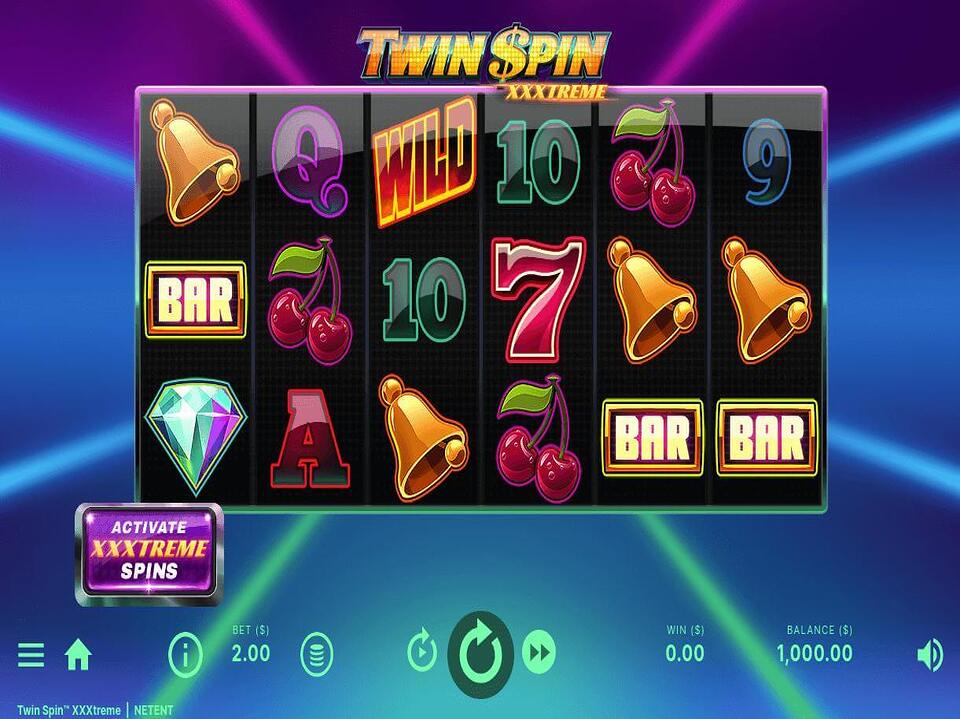Viewport: 960px width, 719px height.
Task: Spin the reels
Action: pos(480,654)
